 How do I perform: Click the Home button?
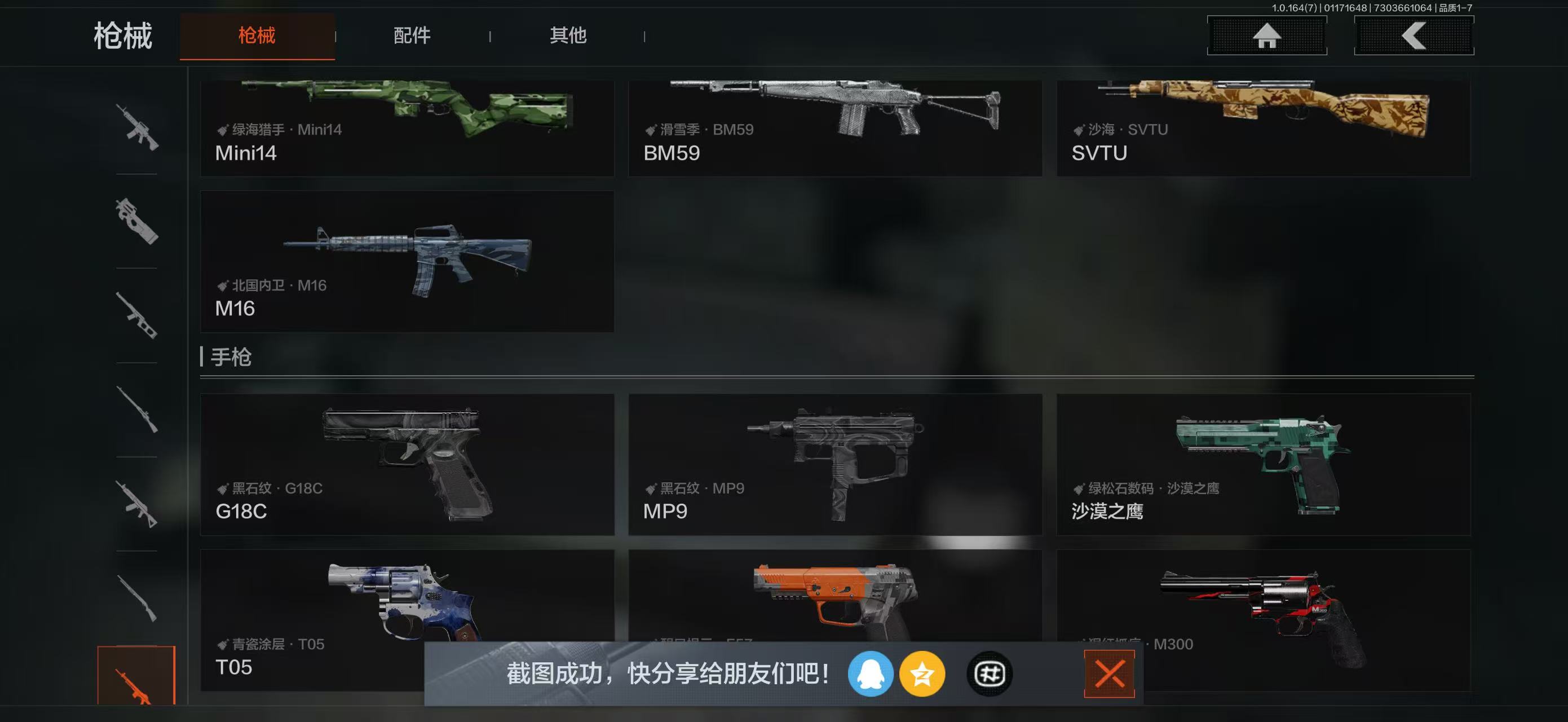1267,36
